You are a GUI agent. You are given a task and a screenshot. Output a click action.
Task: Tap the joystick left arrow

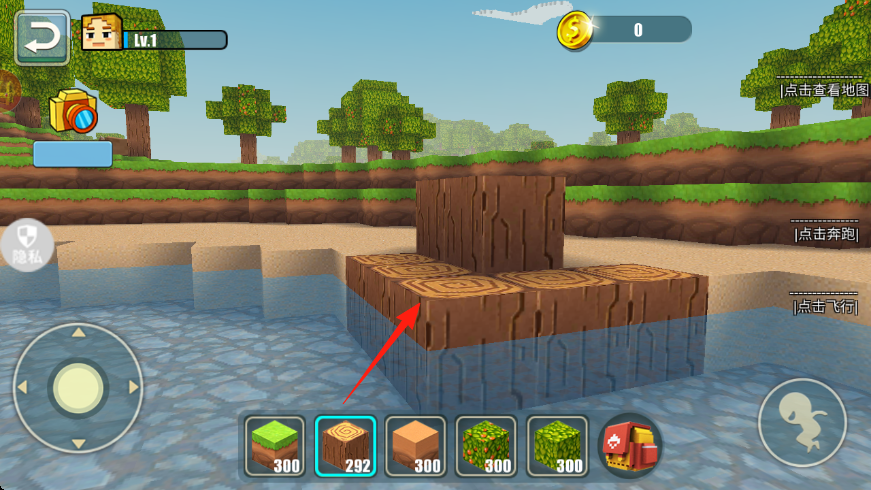pos(21,387)
